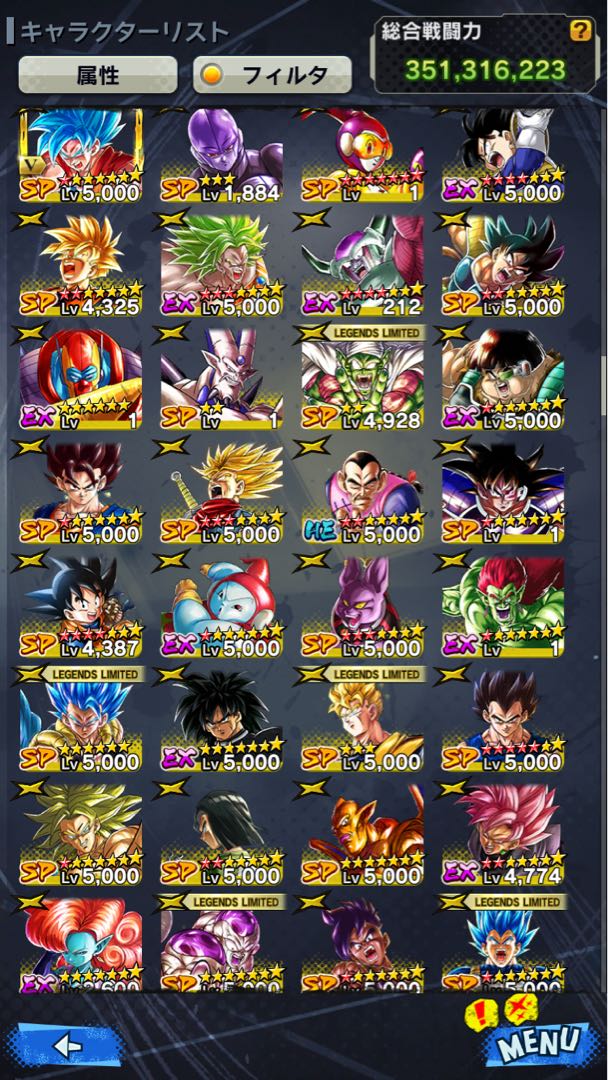
Task: Open the フィルタ filter button
Action: tap(272, 74)
